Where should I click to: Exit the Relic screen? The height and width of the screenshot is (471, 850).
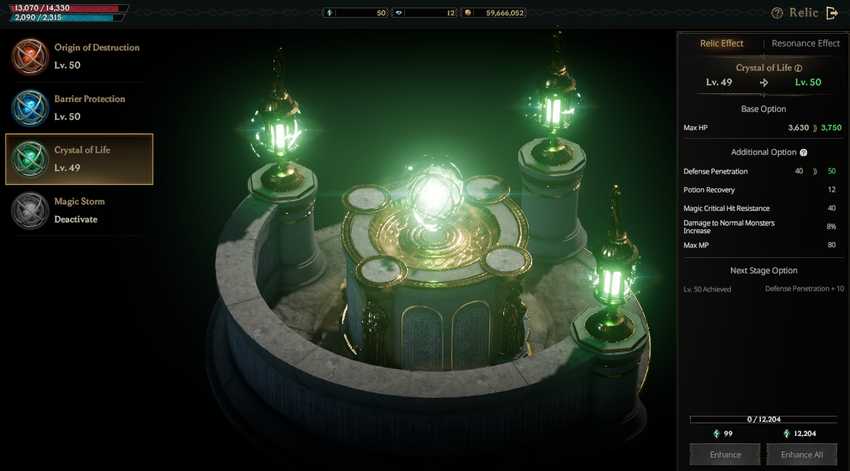[x=832, y=13]
